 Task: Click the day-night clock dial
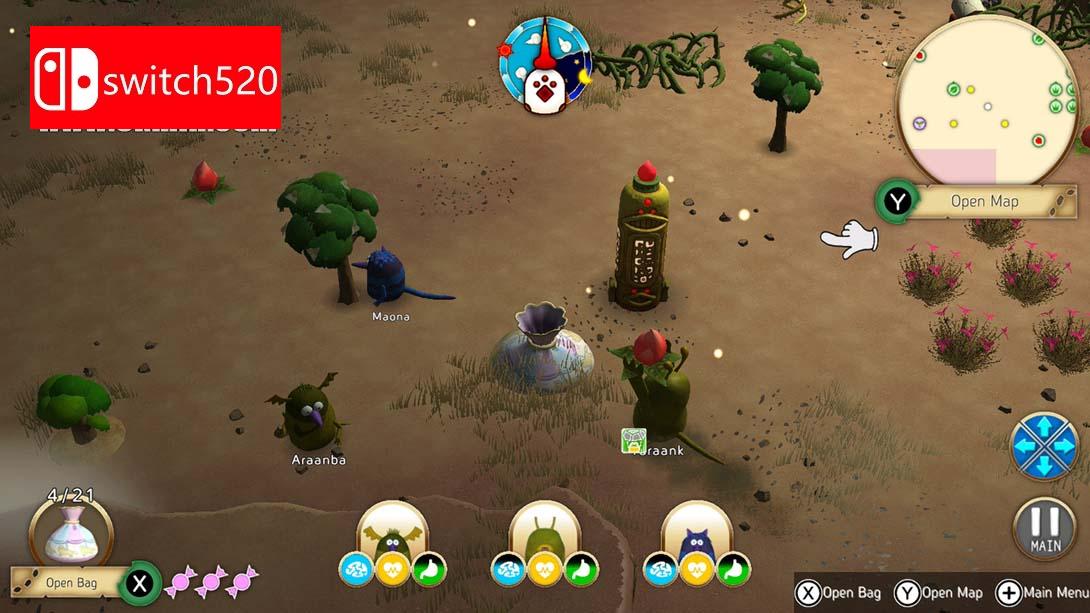(545, 60)
